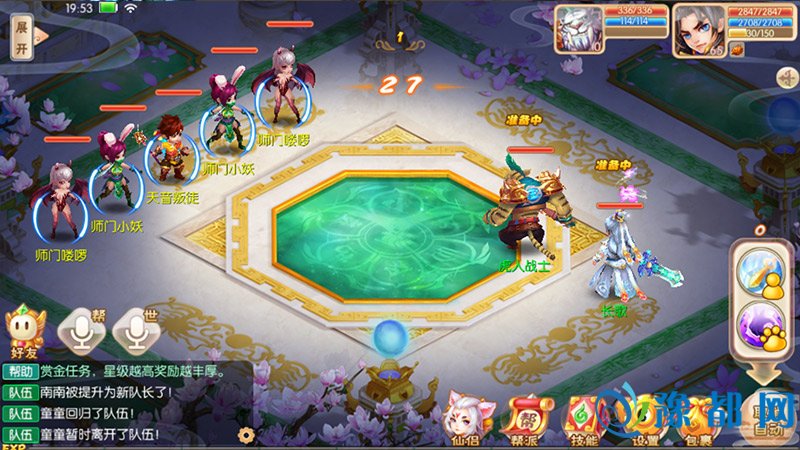The width and height of the screenshot is (800, 450).
Task: Collapse the side panel with arrow button
Action: point(789,77)
